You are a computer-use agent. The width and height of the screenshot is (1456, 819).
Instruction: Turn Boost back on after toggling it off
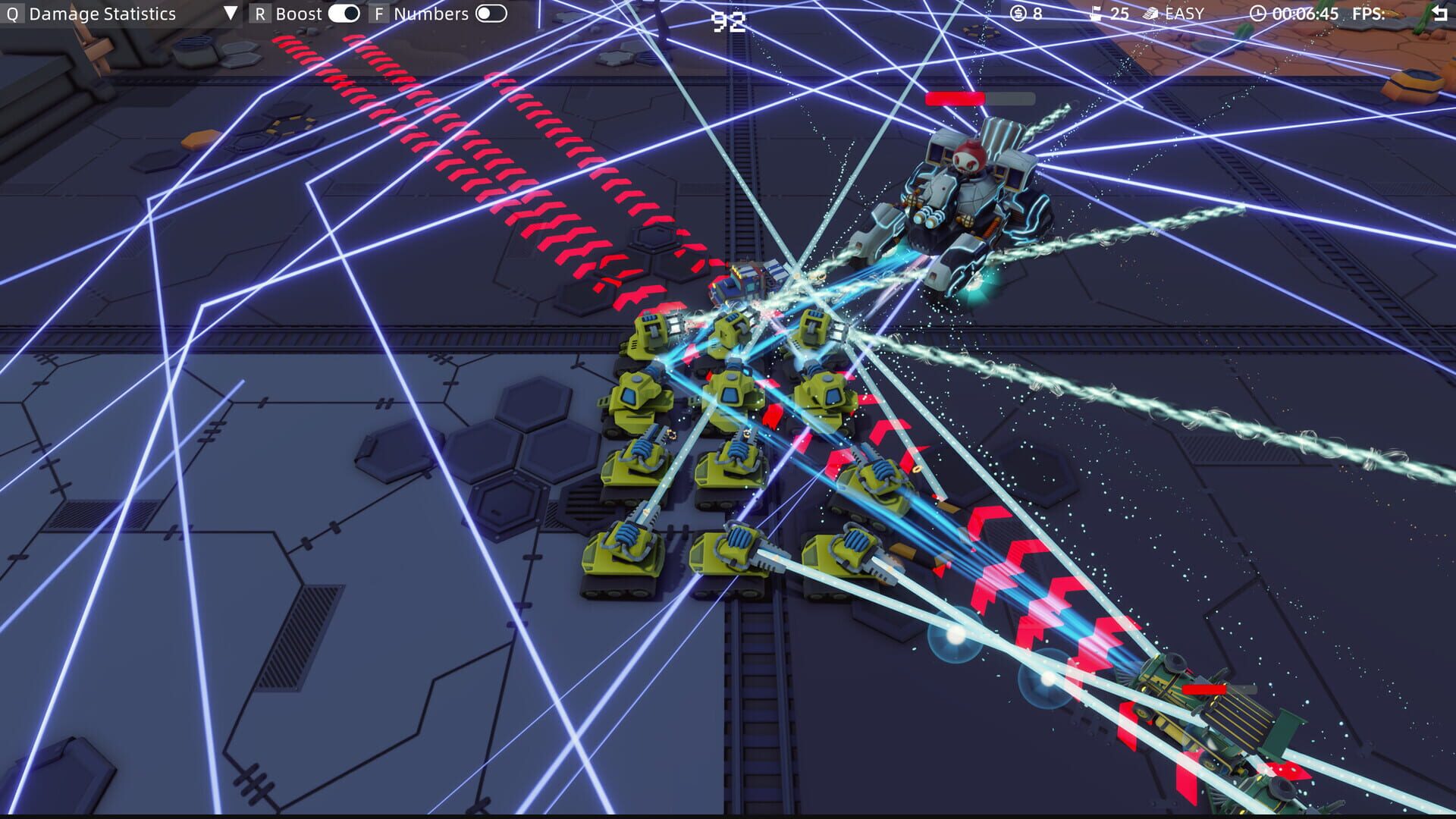[343, 13]
